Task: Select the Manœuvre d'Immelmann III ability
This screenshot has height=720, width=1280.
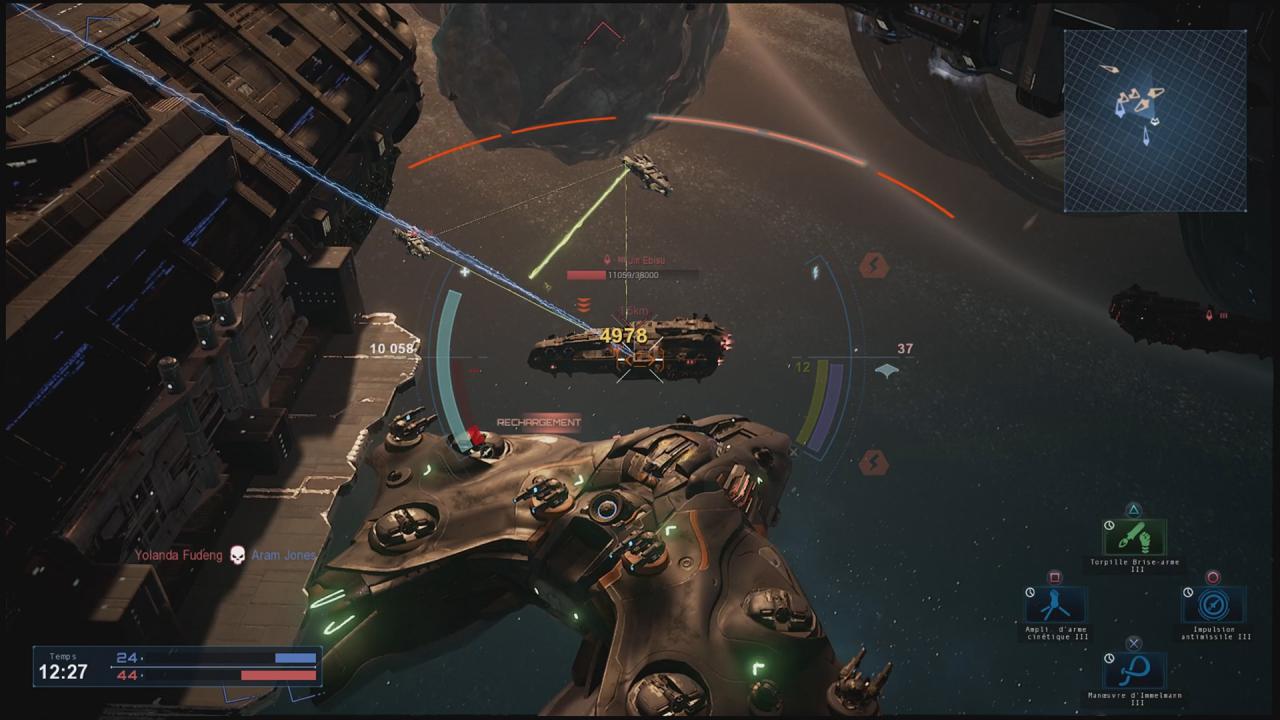Action: (1135, 670)
